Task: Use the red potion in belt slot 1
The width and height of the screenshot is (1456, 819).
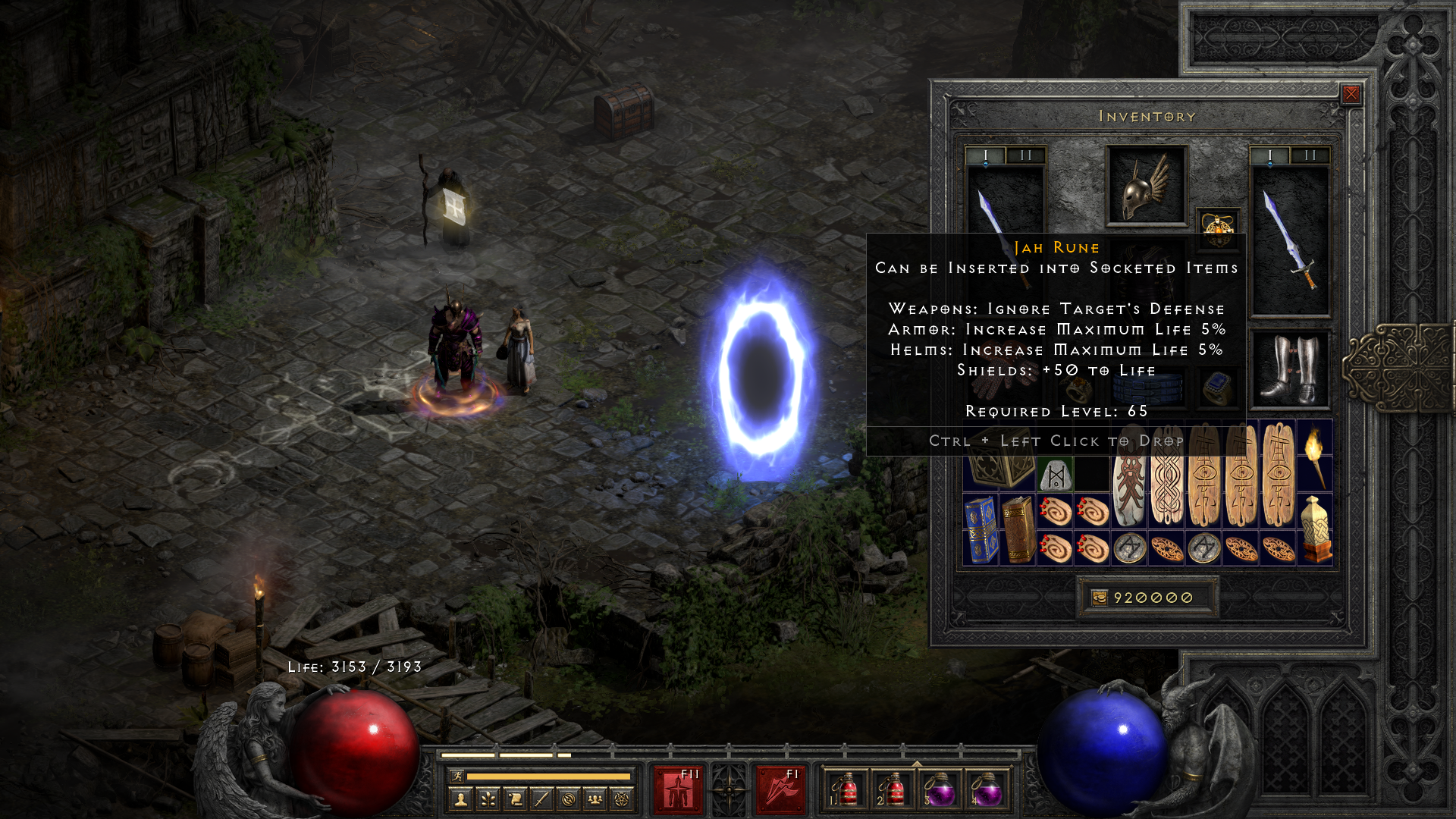Action: [846, 789]
